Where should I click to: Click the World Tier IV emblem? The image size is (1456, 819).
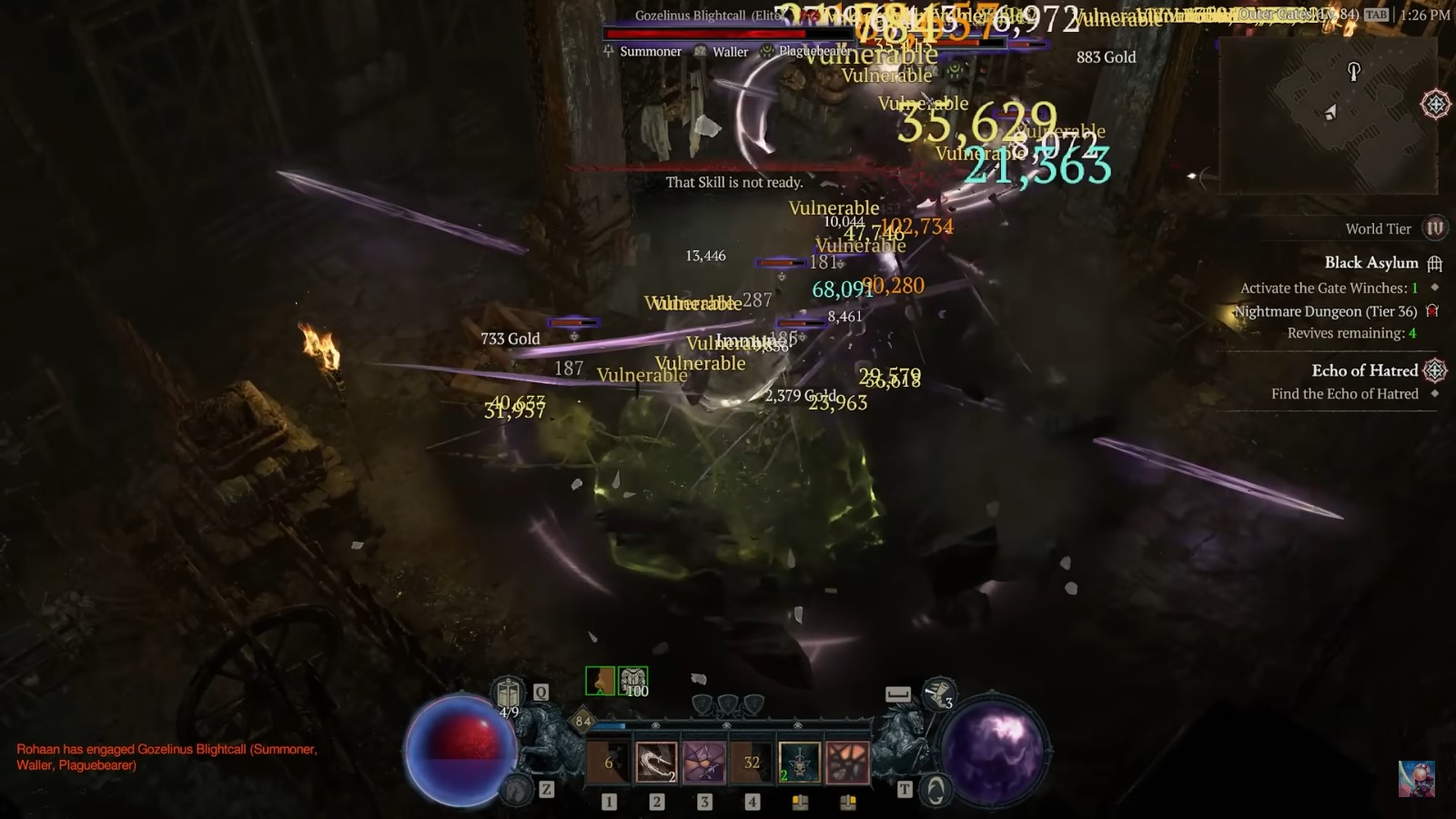pos(1436,228)
